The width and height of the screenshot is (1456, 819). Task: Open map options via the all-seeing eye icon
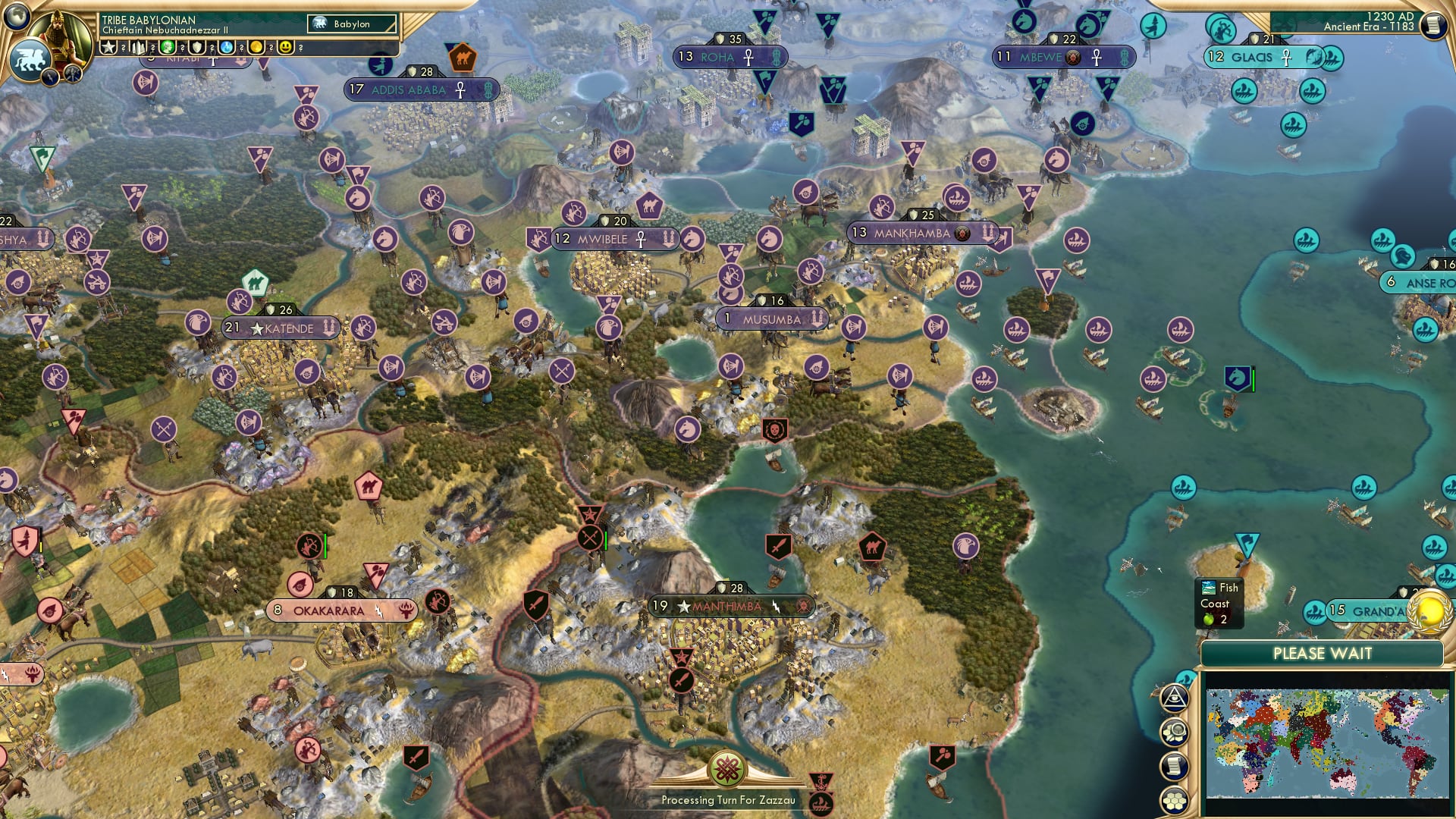[x=1174, y=698]
